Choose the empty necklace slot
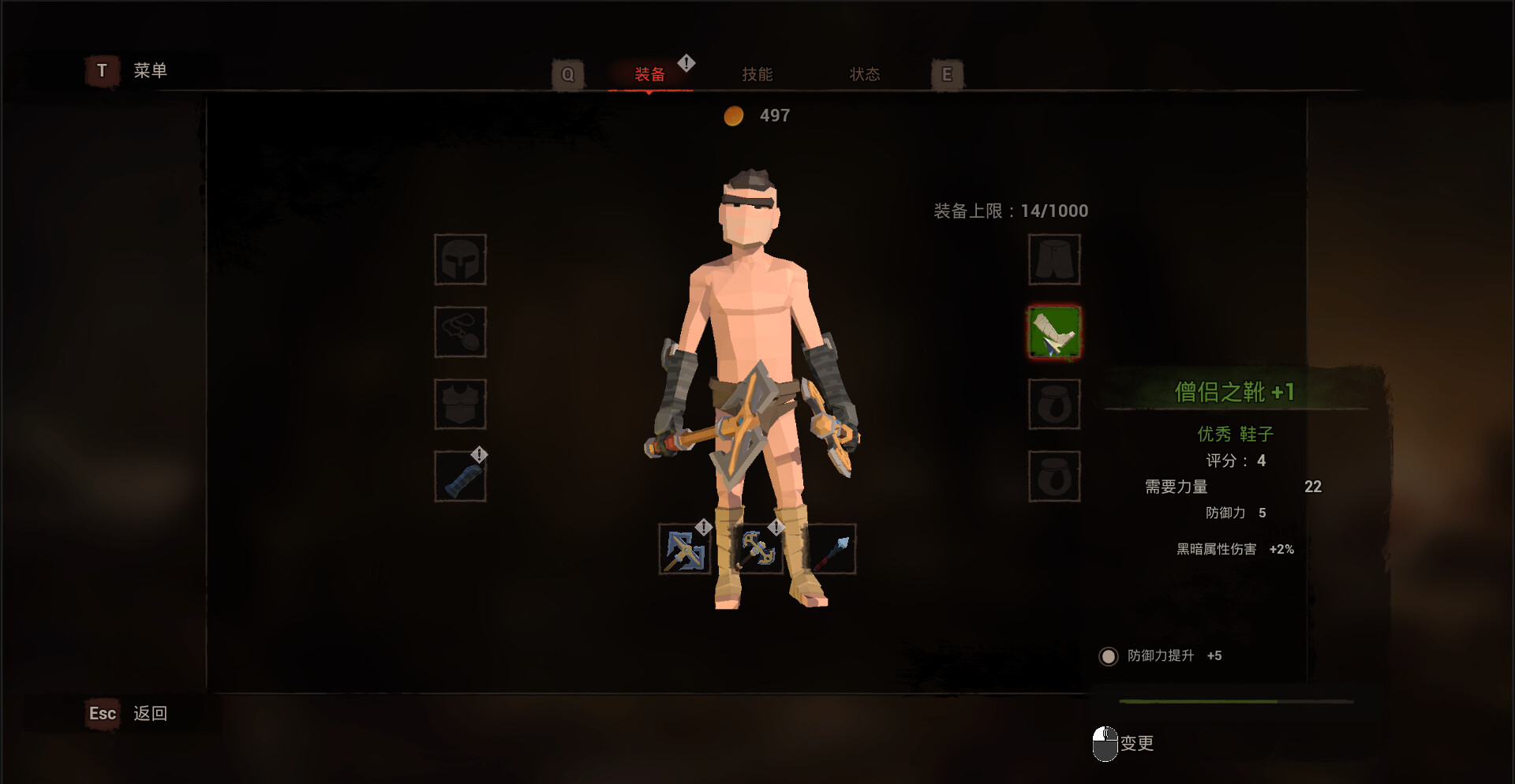1515x784 pixels. pos(460,332)
